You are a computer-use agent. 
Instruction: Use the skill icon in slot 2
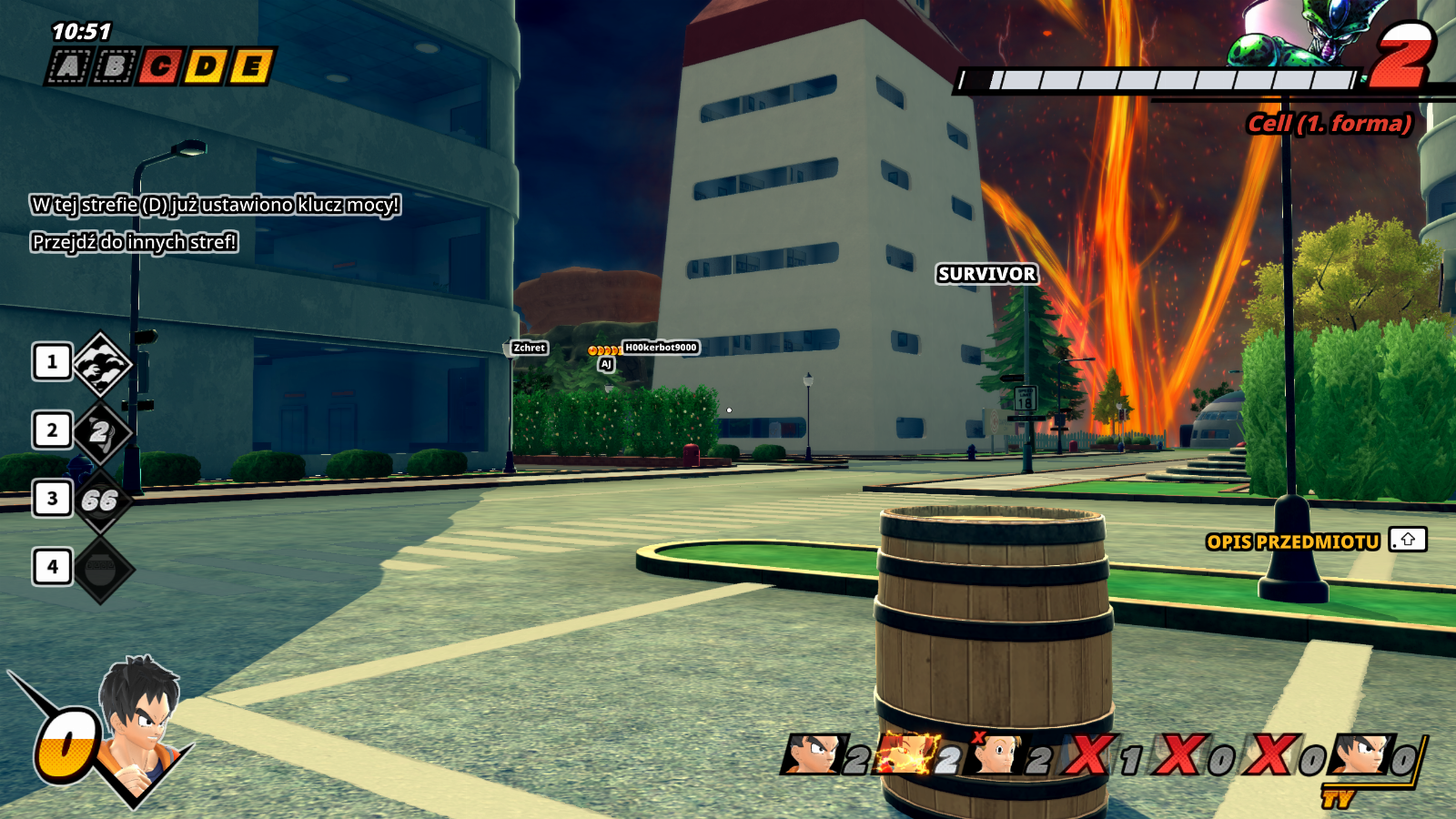[101, 431]
